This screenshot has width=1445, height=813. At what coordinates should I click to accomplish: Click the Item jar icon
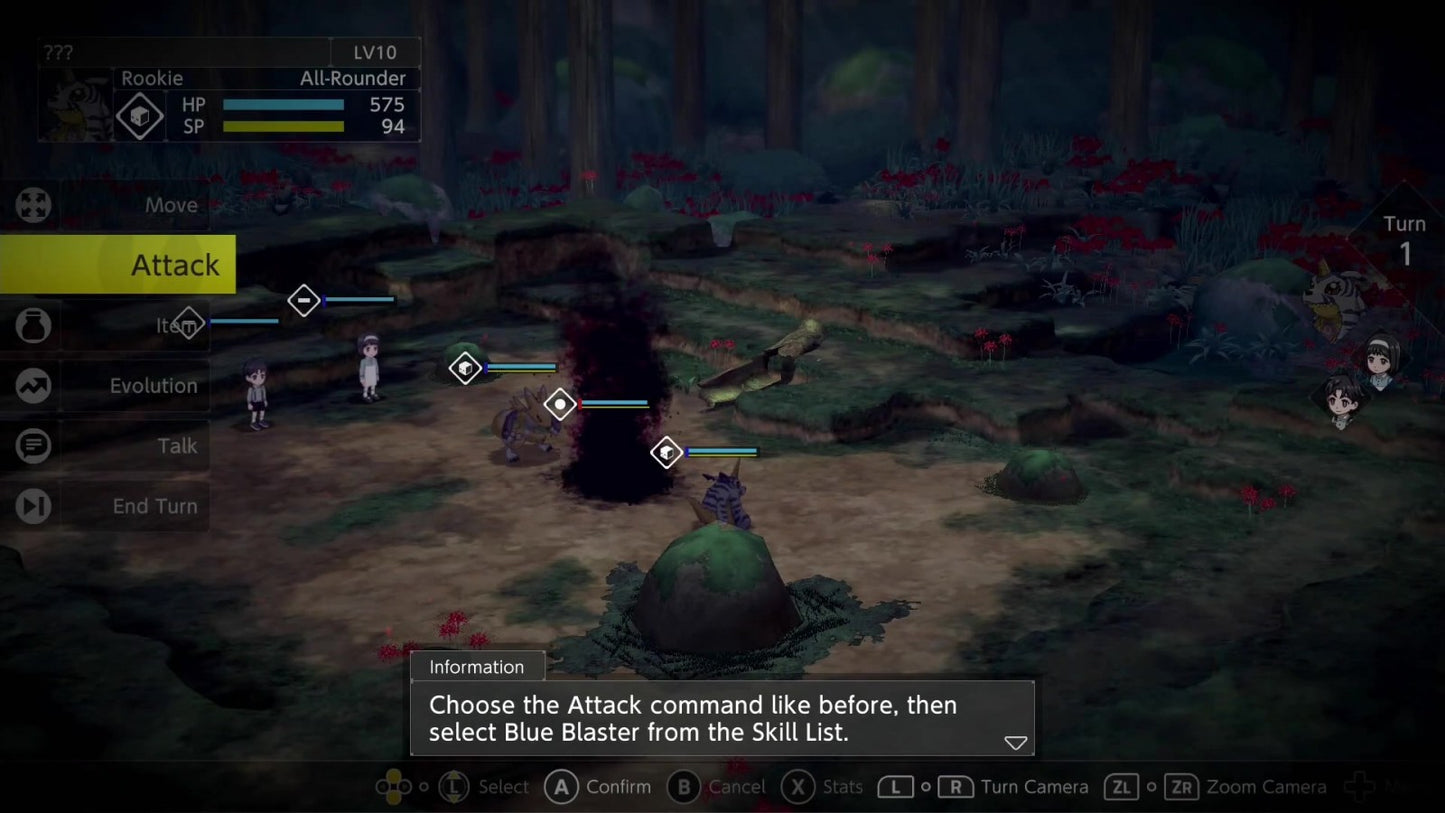point(33,324)
